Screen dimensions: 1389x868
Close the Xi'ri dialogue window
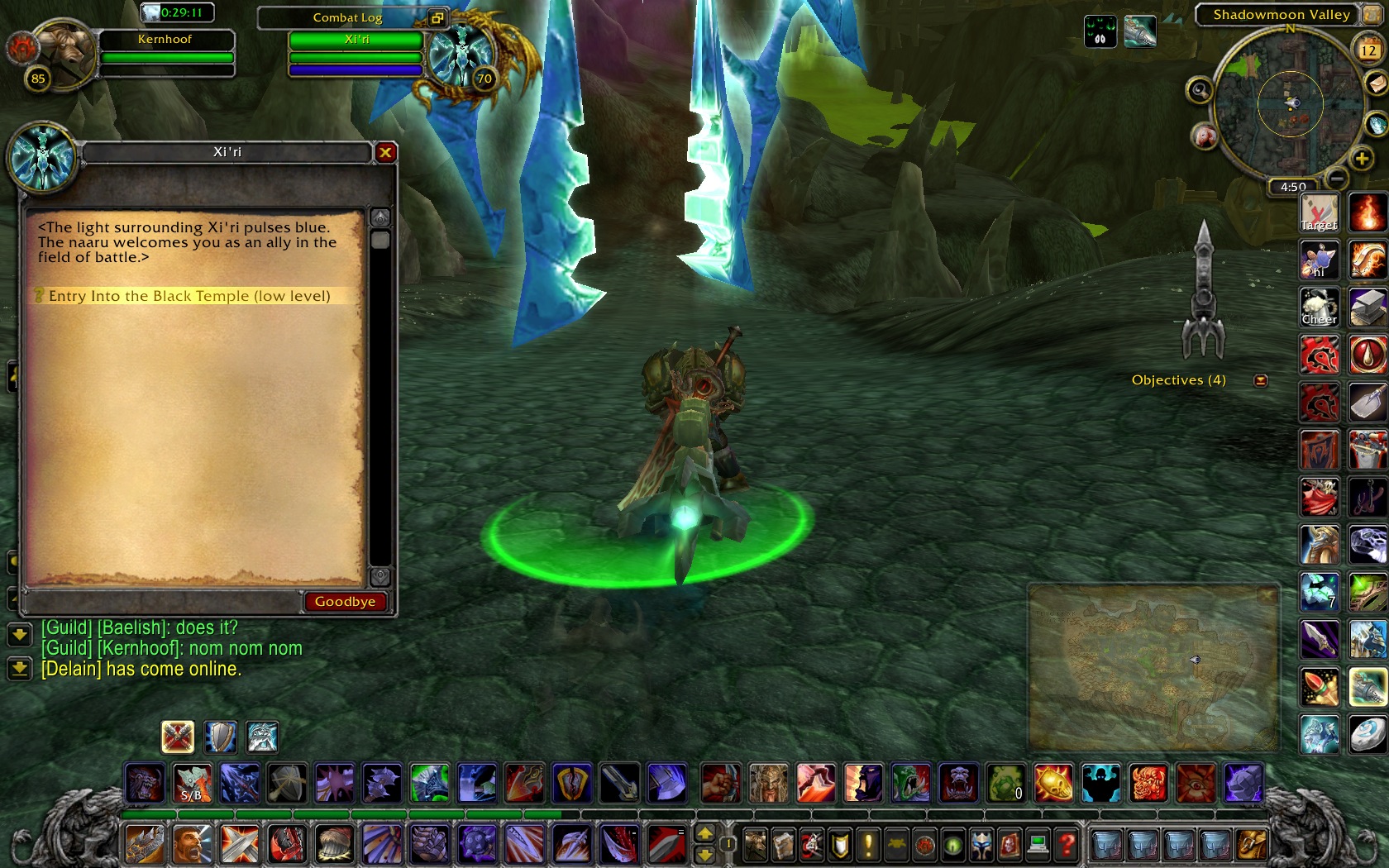tap(385, 152)
